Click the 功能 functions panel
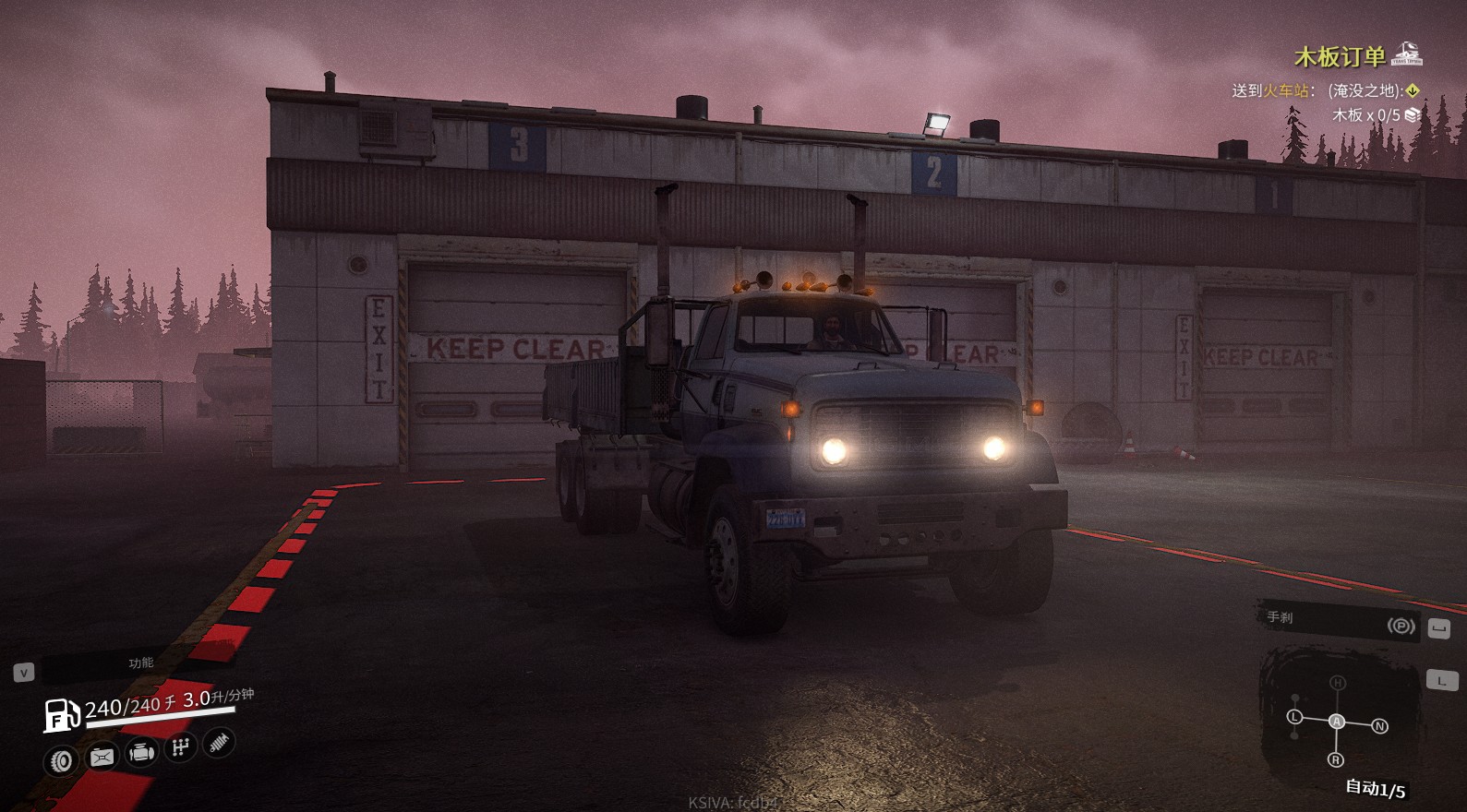The width and height of the screenshot is (1467, 812). point(140,663)
